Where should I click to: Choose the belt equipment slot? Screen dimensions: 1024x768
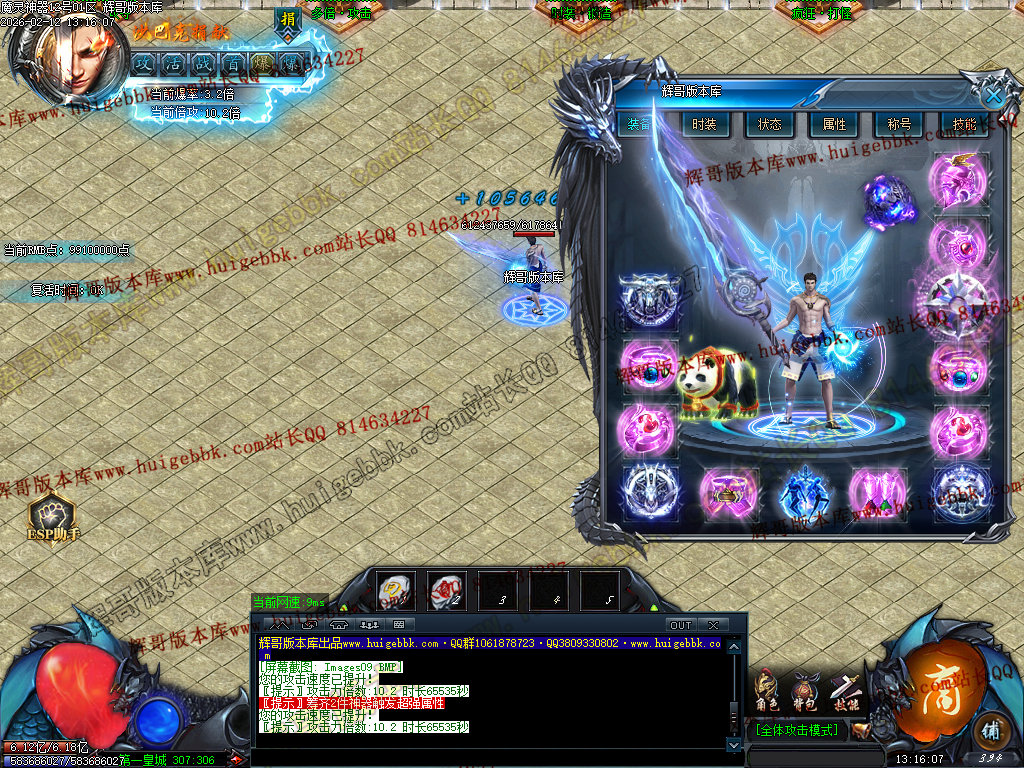coord(729,492)
